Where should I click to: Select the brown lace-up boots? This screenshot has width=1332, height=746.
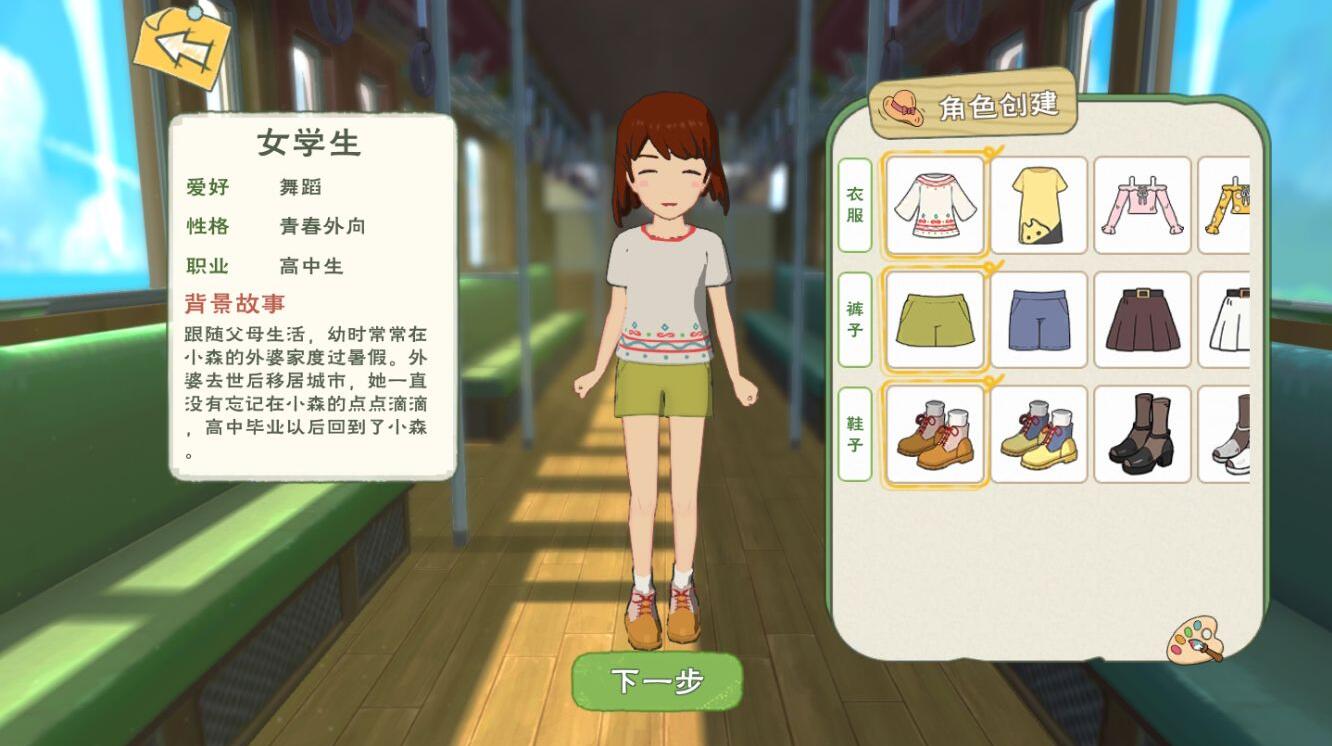pos(935,436)
